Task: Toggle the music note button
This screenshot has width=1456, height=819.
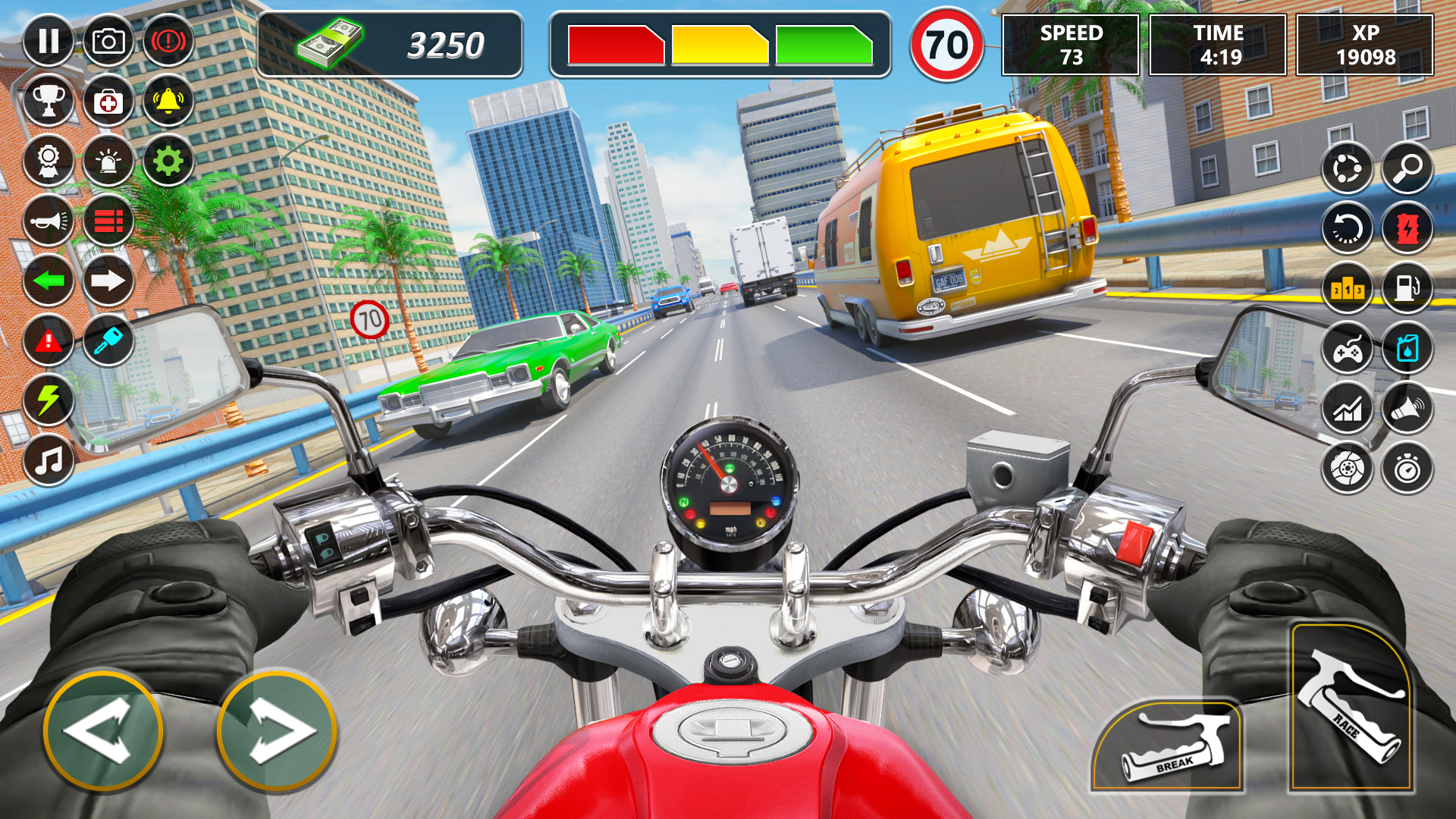Action: 49,460
